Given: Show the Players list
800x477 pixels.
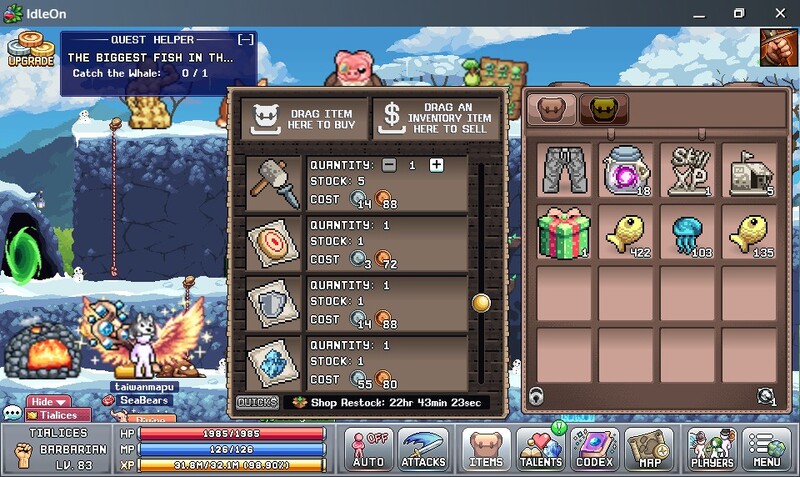Looking at the screenshot, I should click(711, 449).
